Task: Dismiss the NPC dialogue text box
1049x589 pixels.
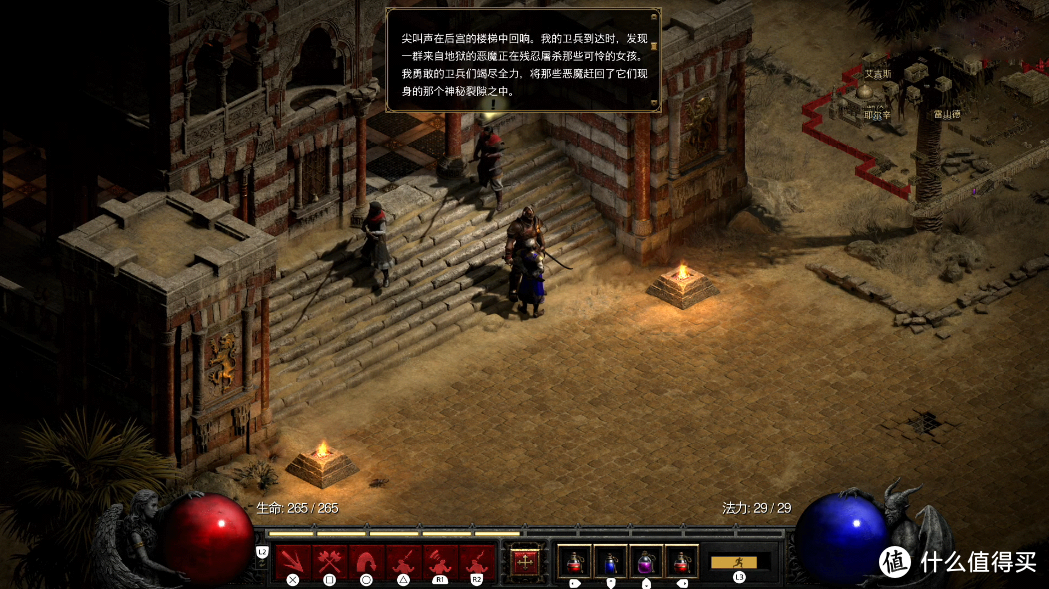Action: 523,60
